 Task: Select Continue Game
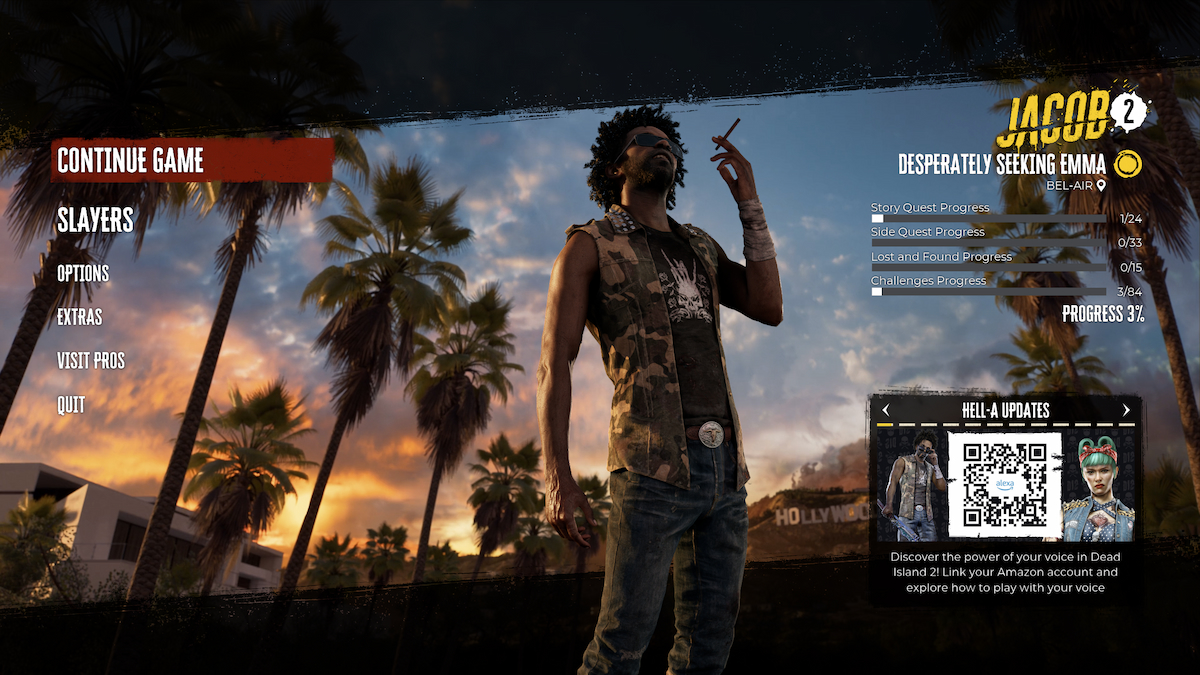131,161
